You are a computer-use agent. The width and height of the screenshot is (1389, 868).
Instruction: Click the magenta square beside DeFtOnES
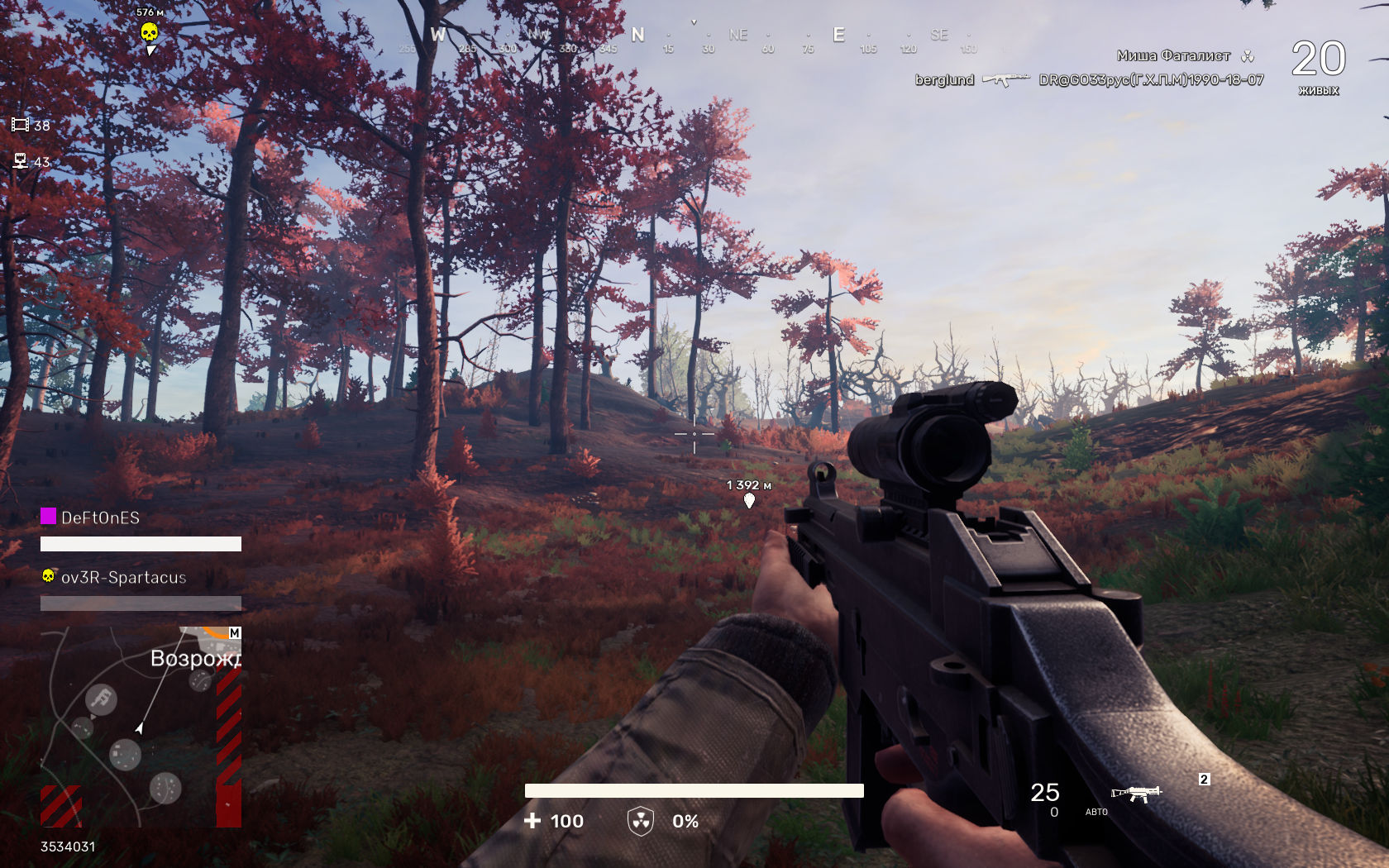49,517
